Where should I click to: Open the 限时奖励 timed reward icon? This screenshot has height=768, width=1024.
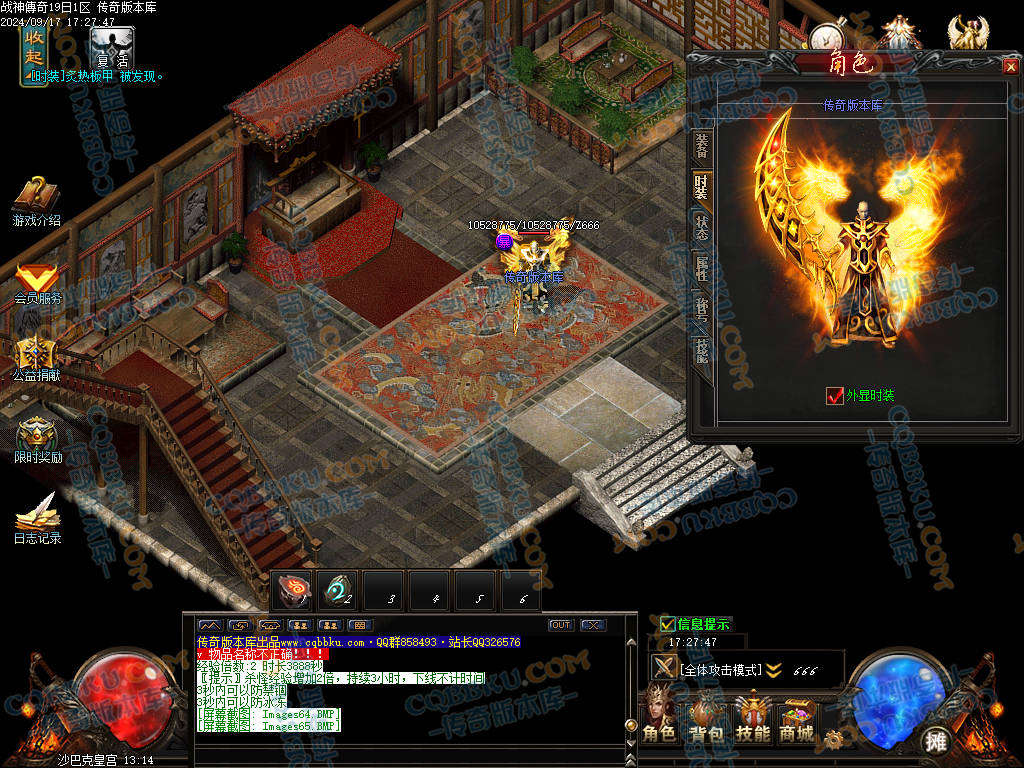pyautogui.click(x=37, y=438)
